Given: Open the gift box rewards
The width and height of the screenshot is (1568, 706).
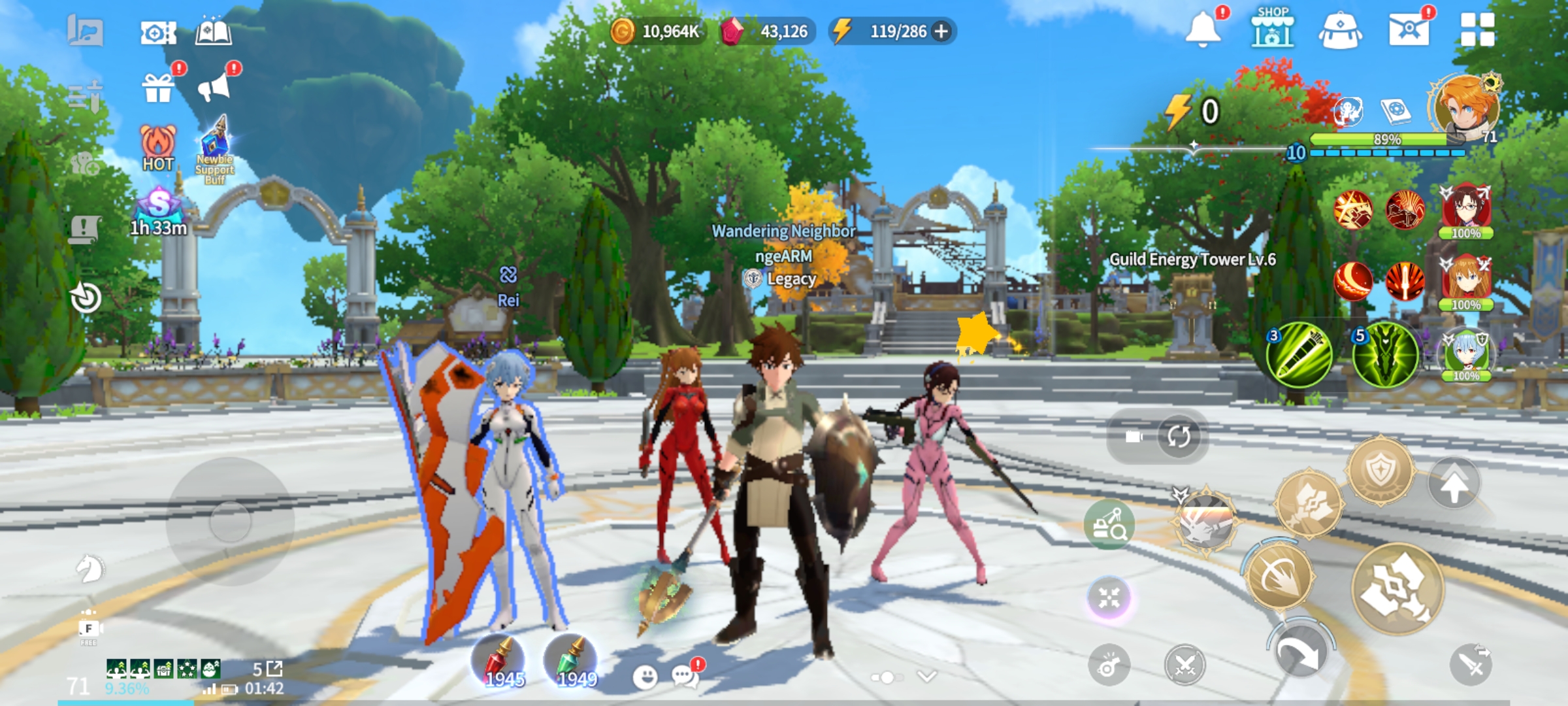Looking at the screenshot, I should pos(159,88).
